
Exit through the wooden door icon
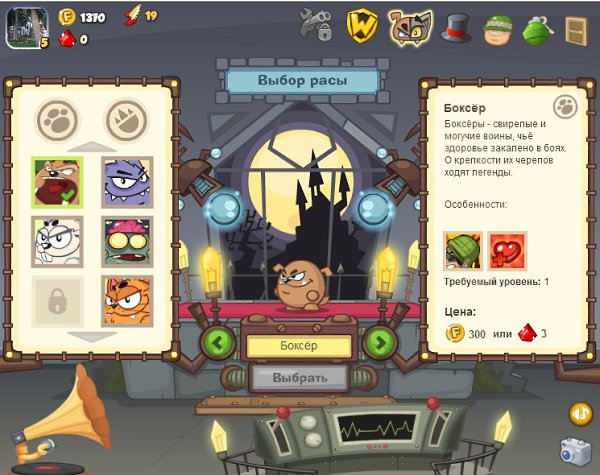pos(576,30)
